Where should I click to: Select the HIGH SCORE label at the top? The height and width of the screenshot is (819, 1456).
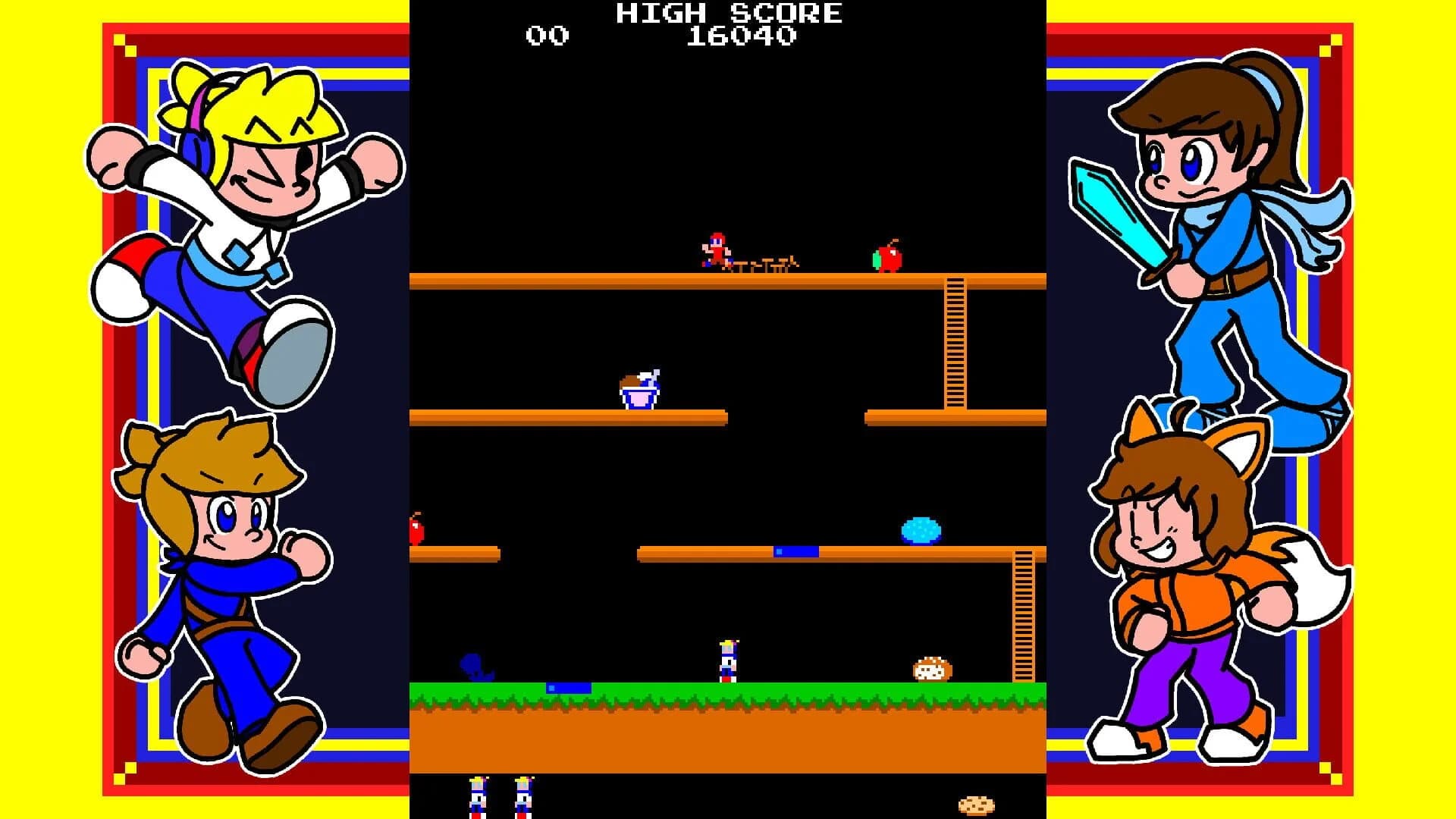point(730,12)
